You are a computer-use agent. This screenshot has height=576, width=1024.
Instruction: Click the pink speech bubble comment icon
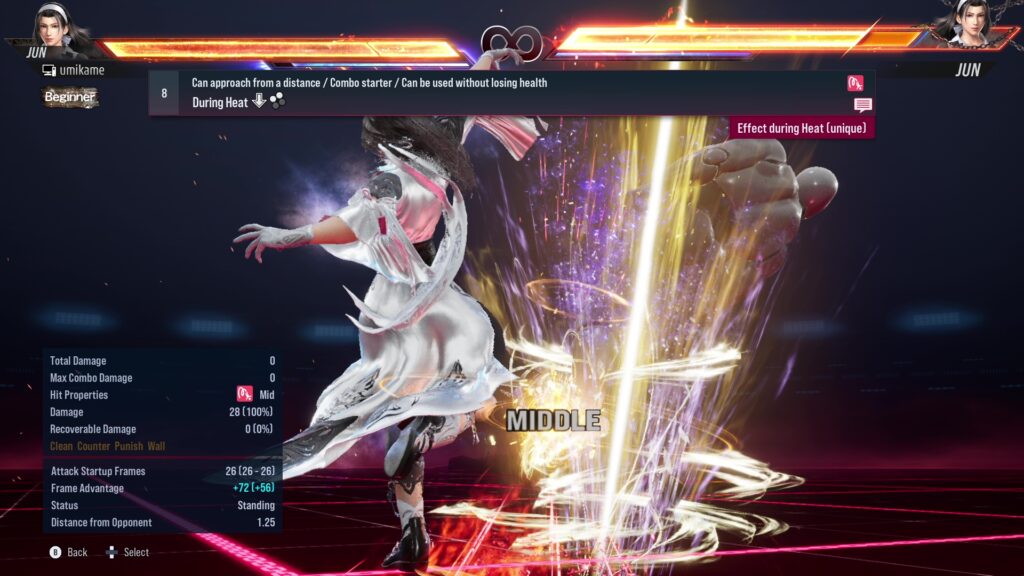(862, 105)
